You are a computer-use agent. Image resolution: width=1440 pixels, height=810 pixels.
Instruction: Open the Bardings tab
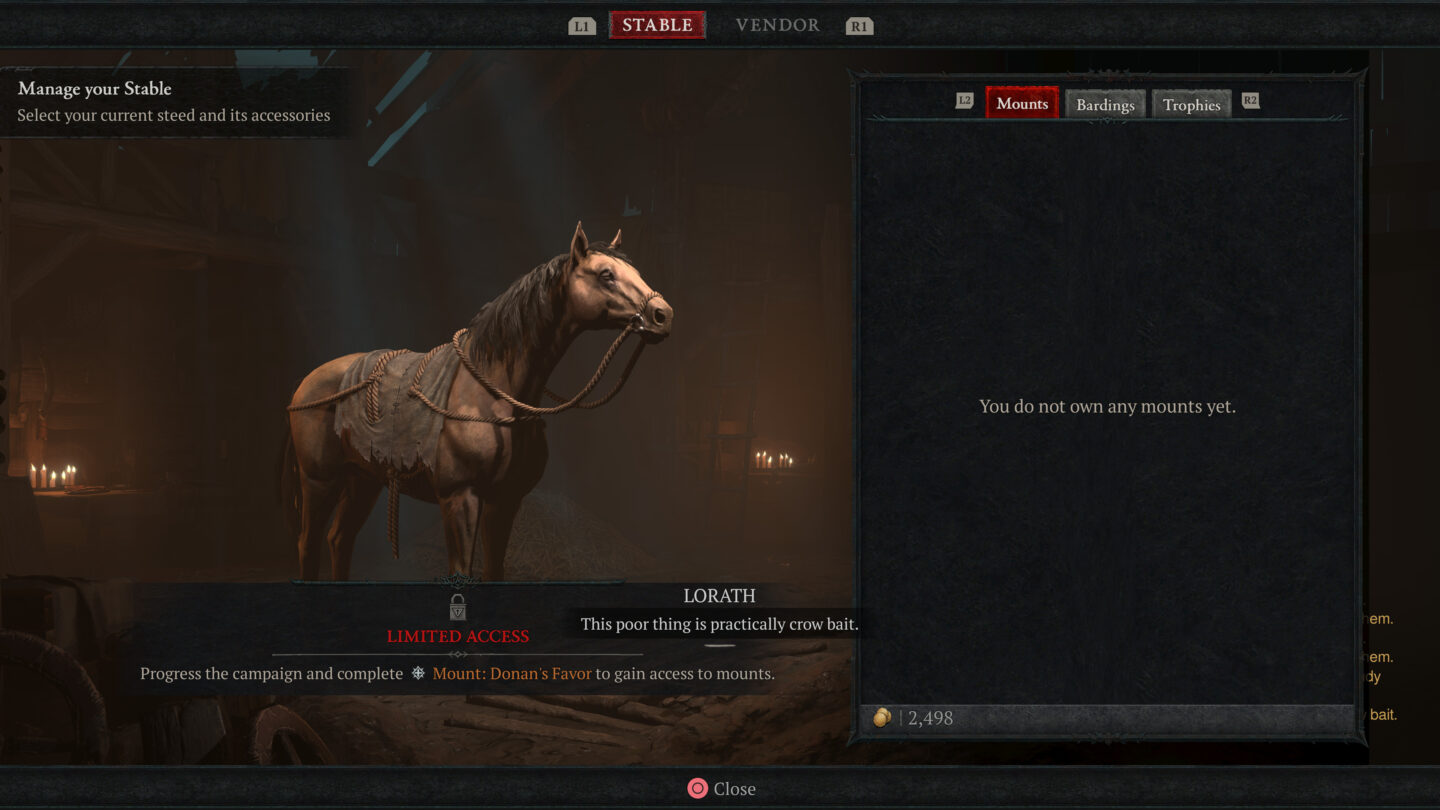(x=1105, y=104)
